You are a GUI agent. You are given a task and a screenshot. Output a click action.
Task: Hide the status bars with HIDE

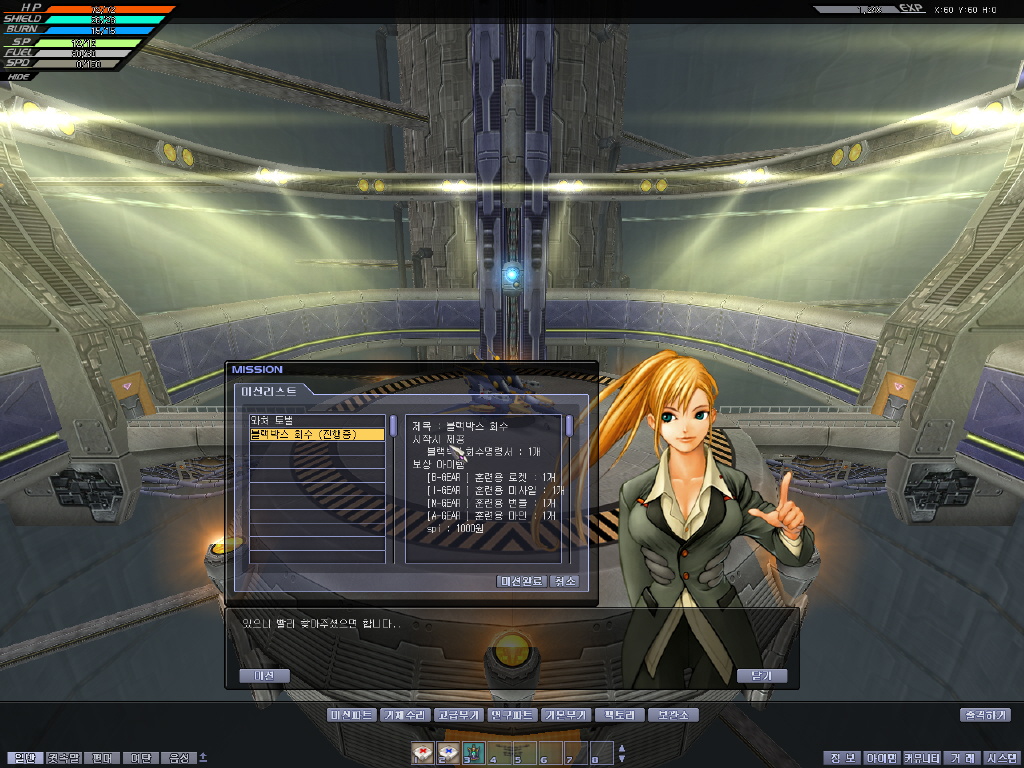click(18, 76)
